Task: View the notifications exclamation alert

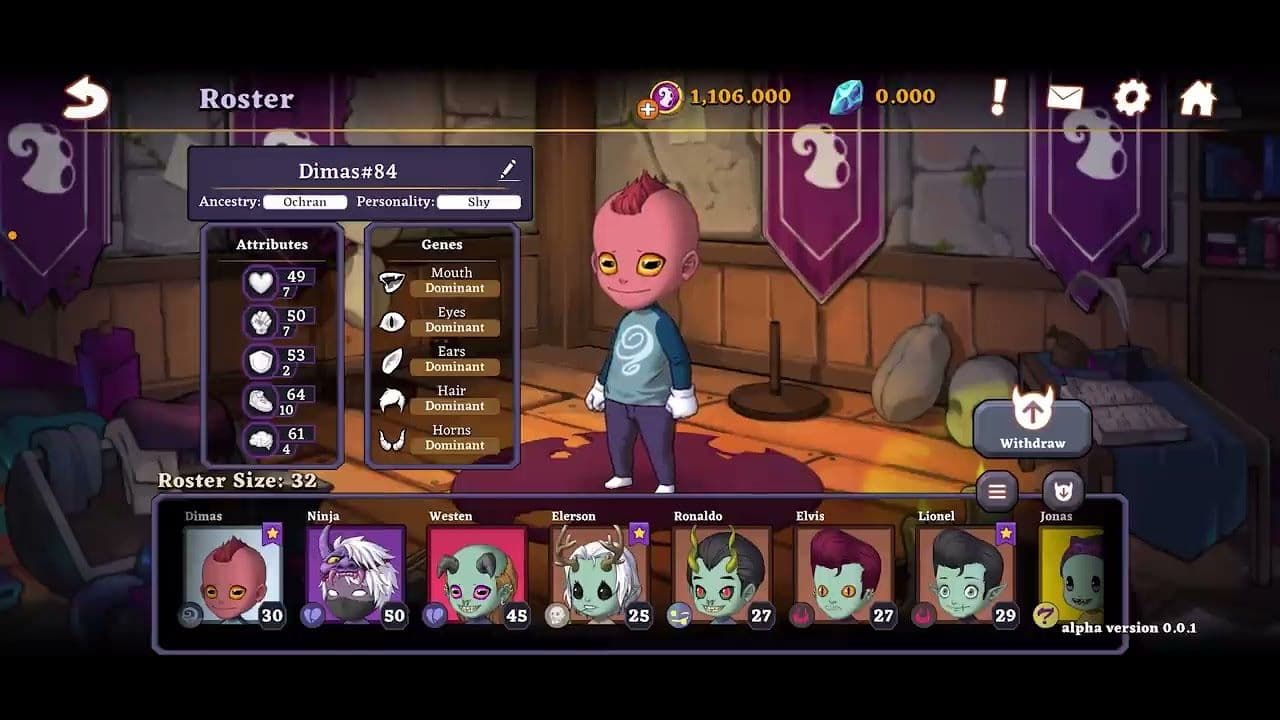Action: click(996, 96)
